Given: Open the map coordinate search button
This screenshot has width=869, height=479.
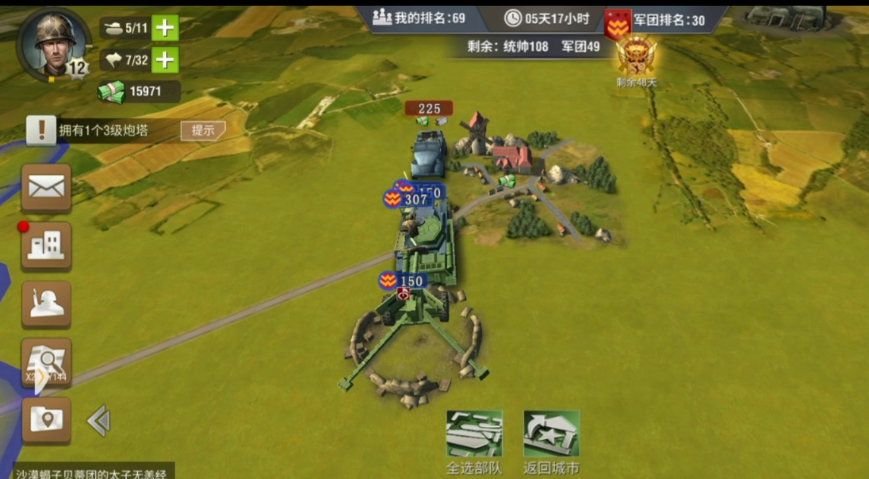Looking at the screenshot, I should pyautogui.click(x=46, y=363).
